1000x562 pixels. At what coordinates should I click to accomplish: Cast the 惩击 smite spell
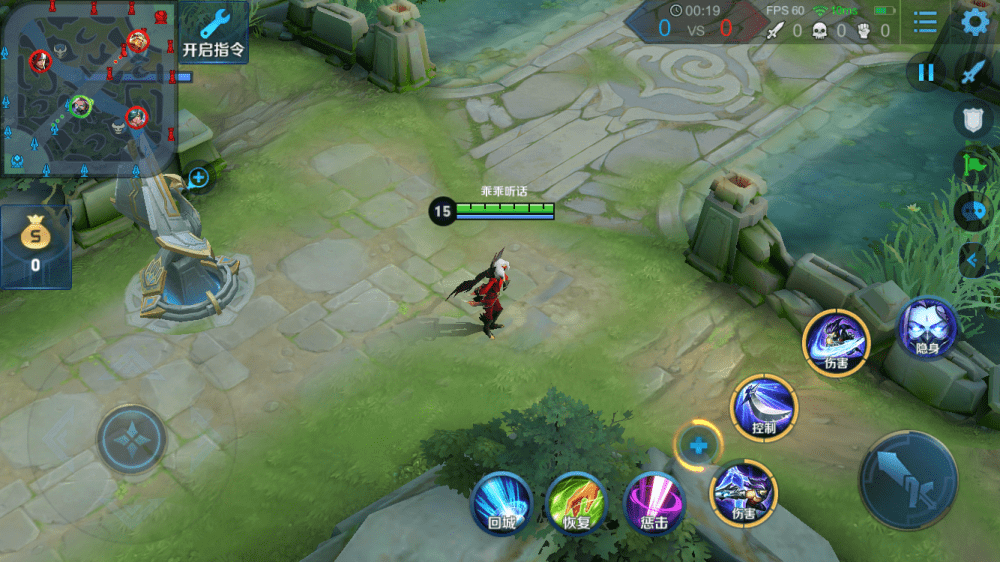pyautogui.click(x=653, y=501)
